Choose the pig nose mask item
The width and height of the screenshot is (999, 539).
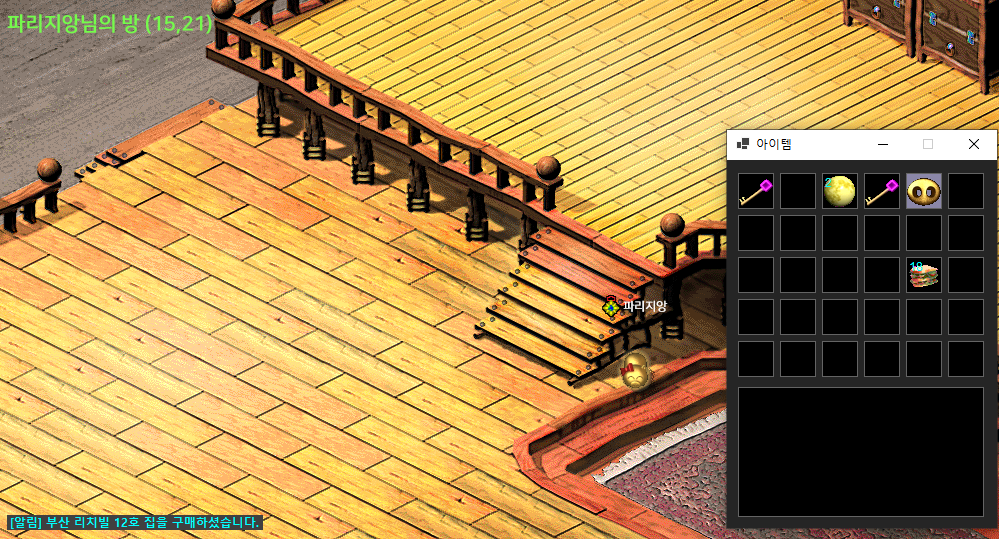coord(924,191)
